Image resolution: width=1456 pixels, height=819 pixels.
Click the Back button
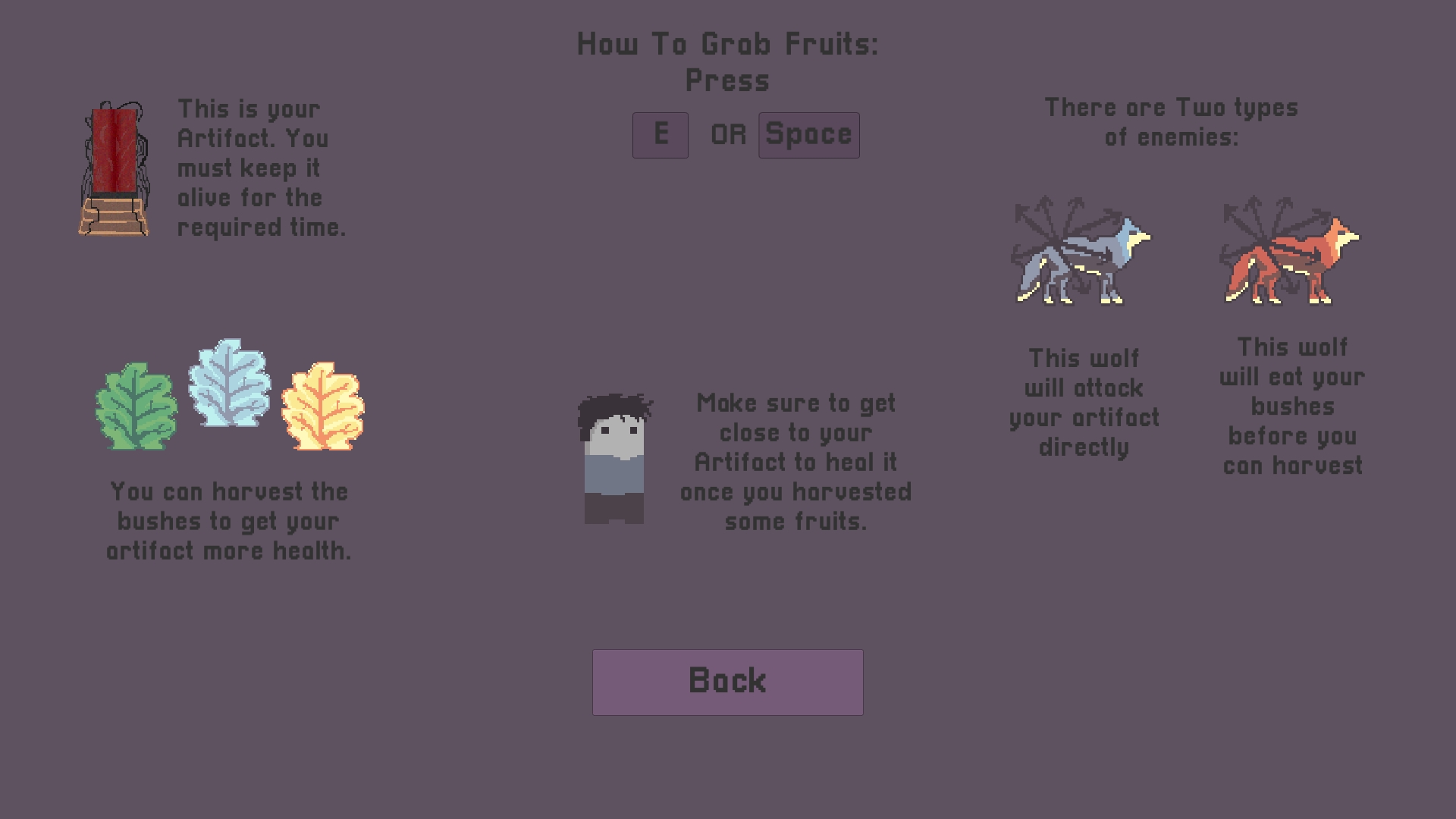pyautogui.click(x=726, y=681)
